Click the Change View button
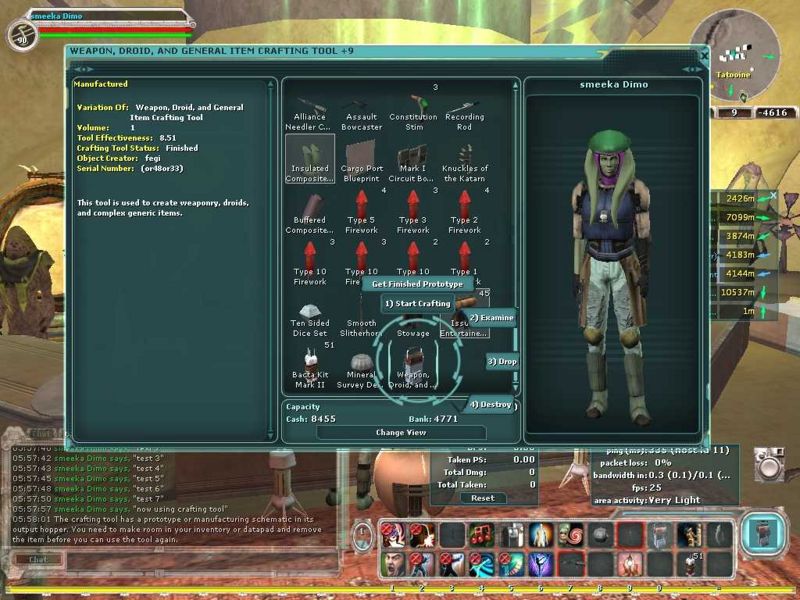 click(400, 433)
